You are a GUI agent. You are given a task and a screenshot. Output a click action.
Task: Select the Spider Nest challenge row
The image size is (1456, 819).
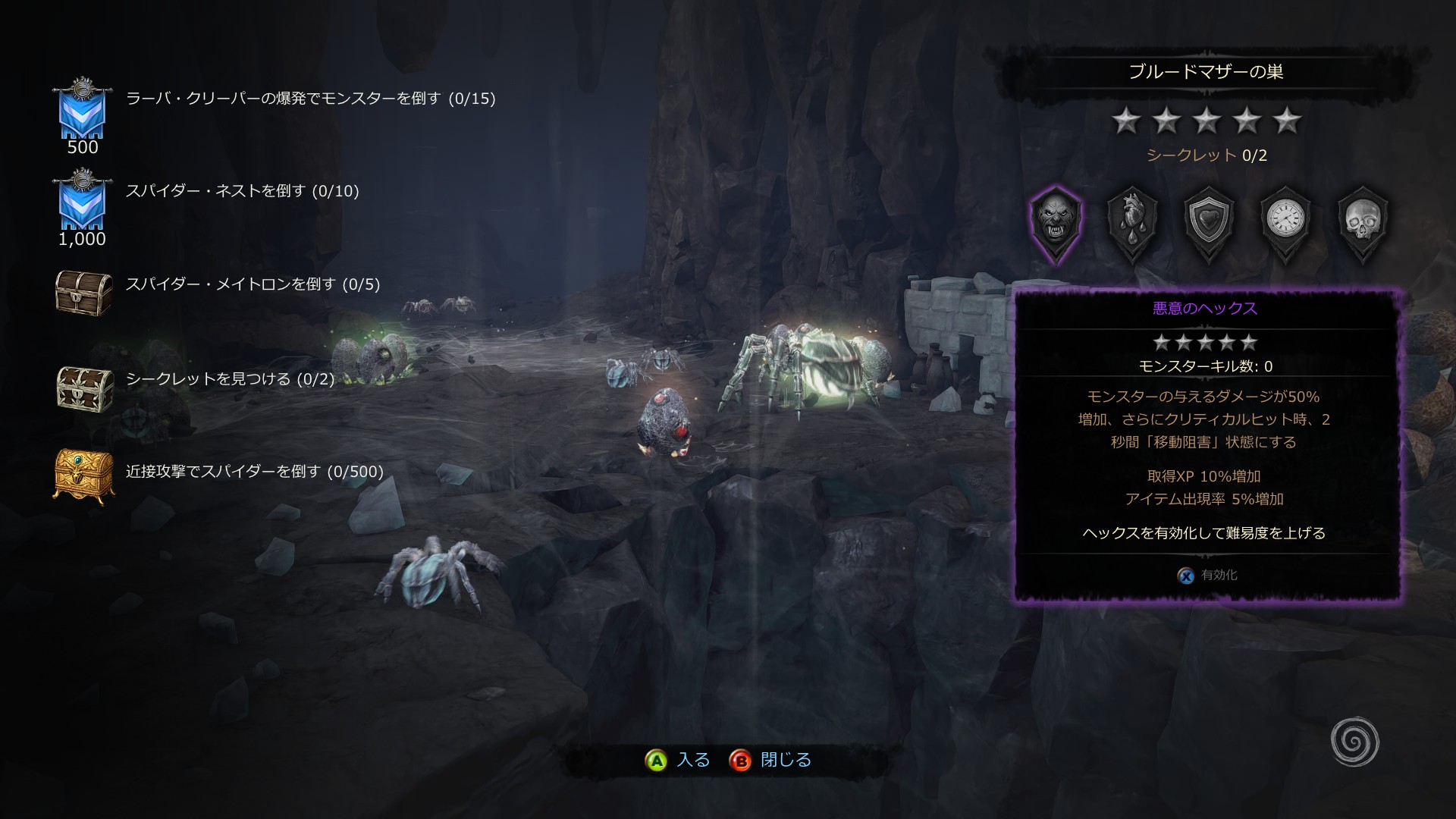coord(242,191)
